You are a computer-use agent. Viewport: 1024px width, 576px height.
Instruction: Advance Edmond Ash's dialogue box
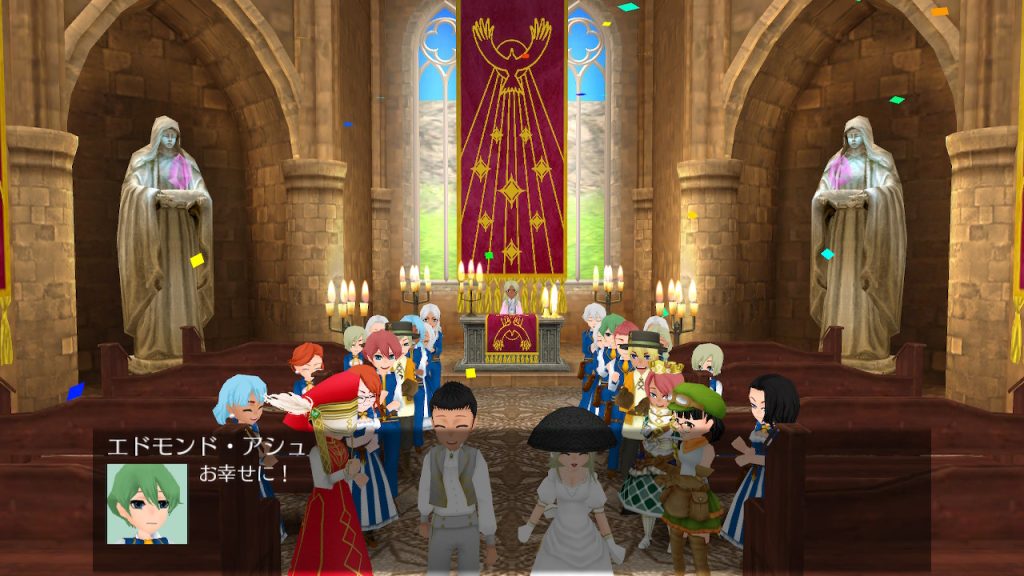(511, 500)
